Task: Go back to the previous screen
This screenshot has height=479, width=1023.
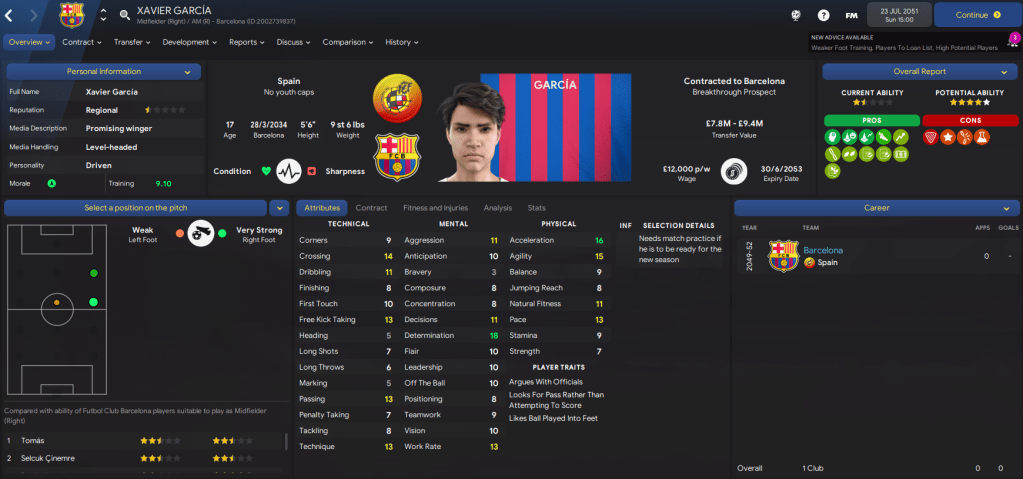Action: 9,15
